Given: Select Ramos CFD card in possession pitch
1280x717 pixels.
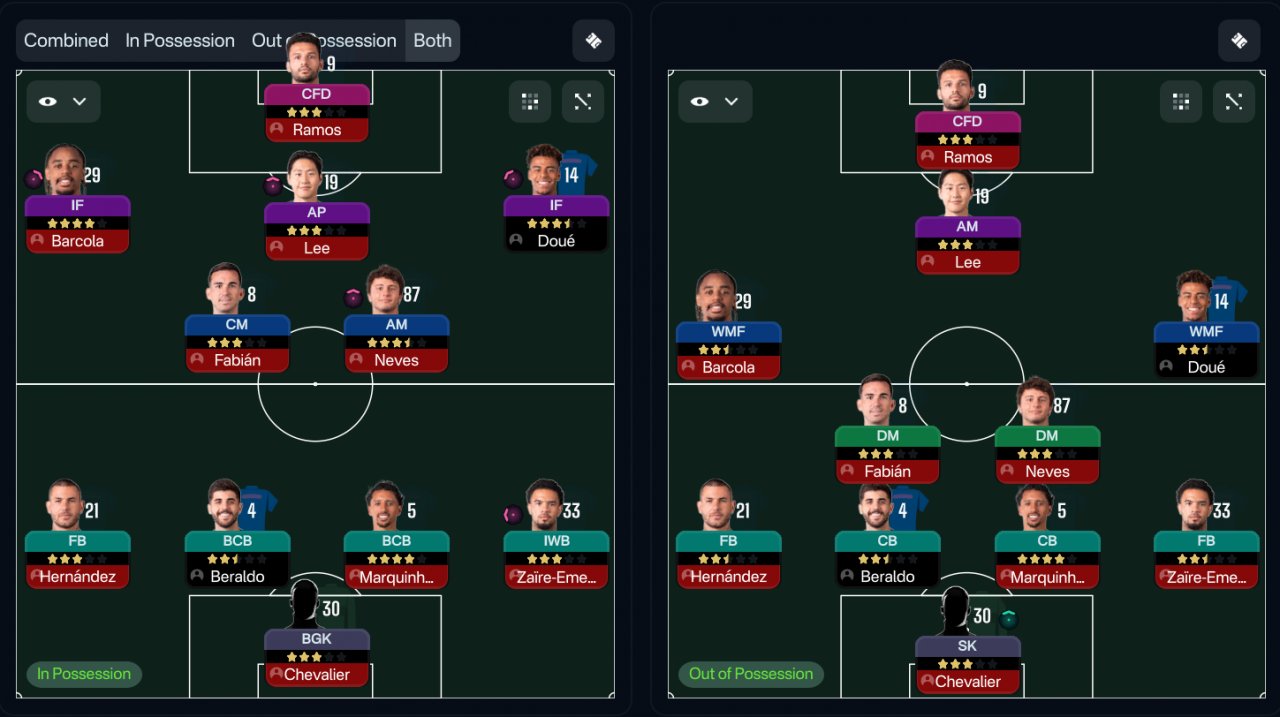Looking at the screenshot, I should pyautogui.click(x=317, y=112).
